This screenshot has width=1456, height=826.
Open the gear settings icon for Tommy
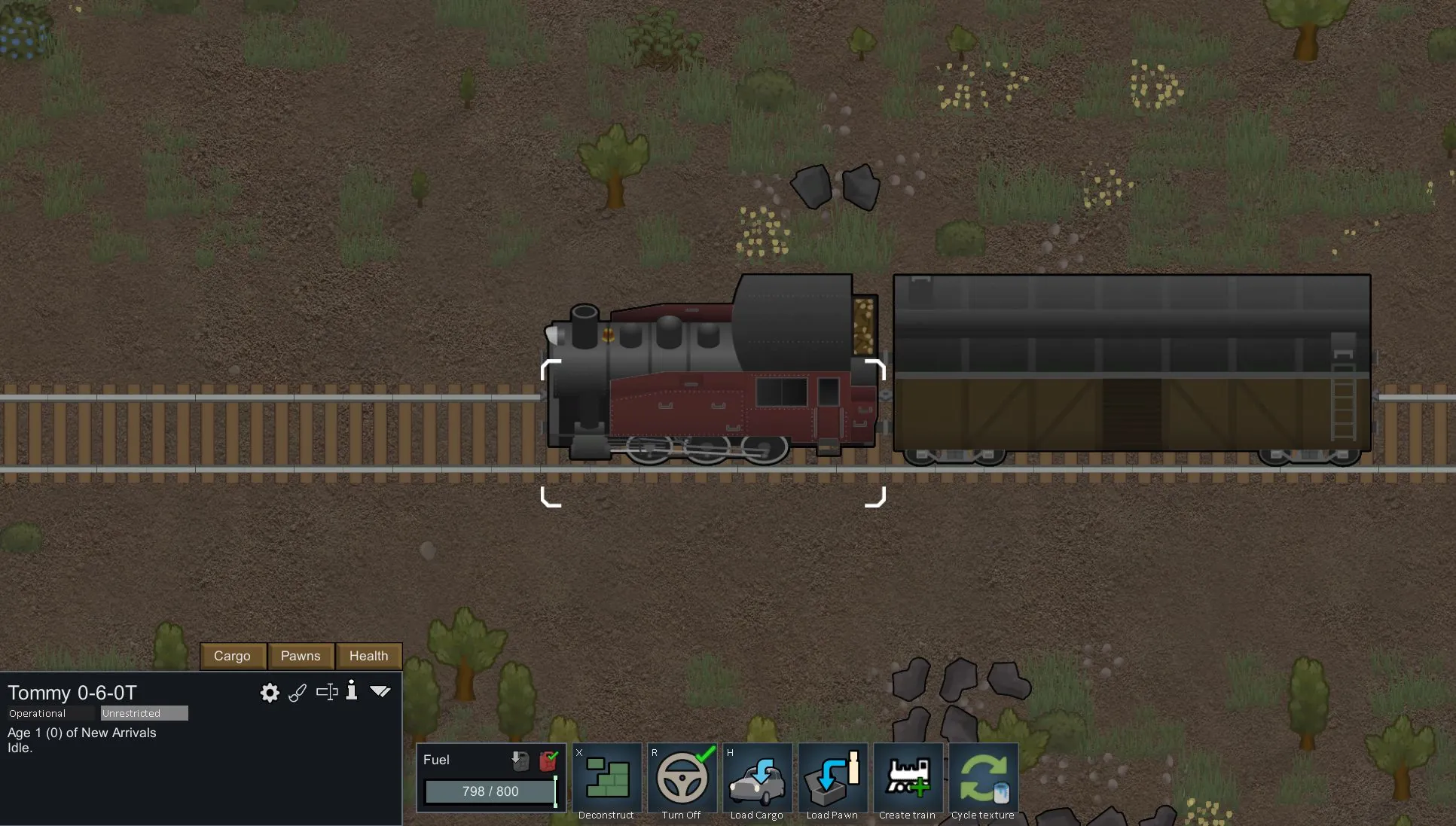pyautogui.click(x=270, y=693)
